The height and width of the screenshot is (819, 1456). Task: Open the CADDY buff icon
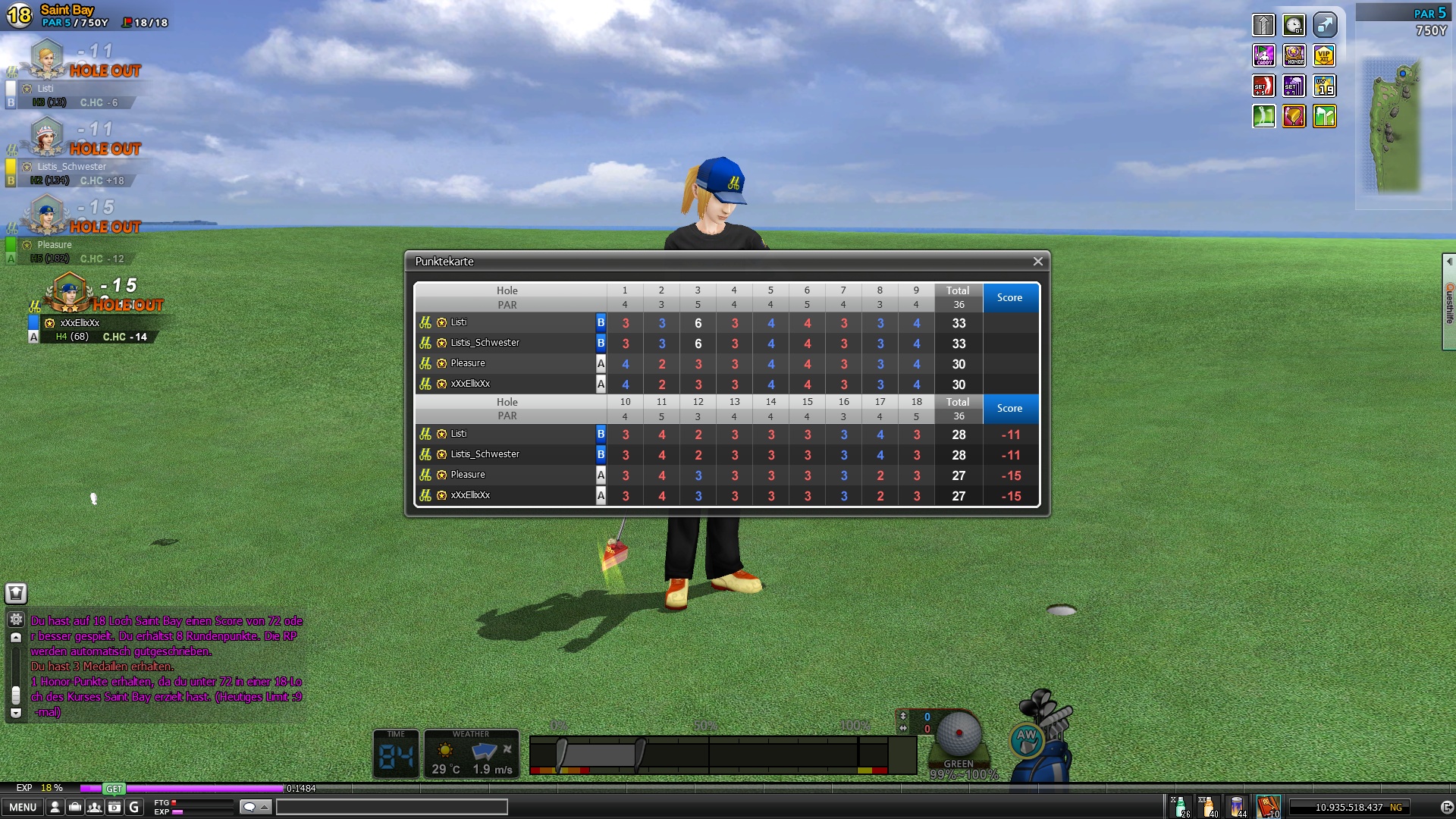pyautogui.click(x=1263, y=55)
